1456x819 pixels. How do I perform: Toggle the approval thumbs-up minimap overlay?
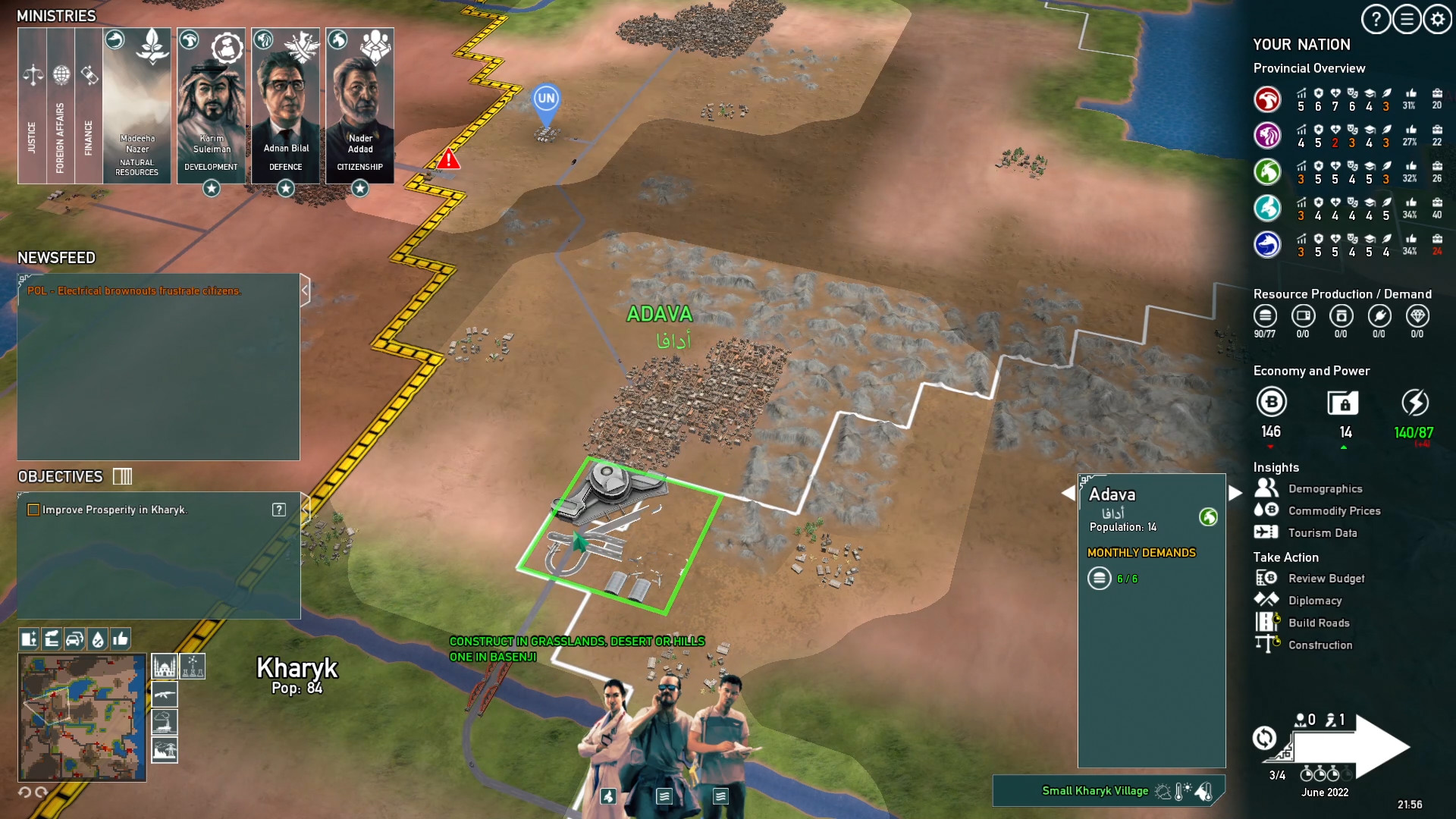click(121, 639)
